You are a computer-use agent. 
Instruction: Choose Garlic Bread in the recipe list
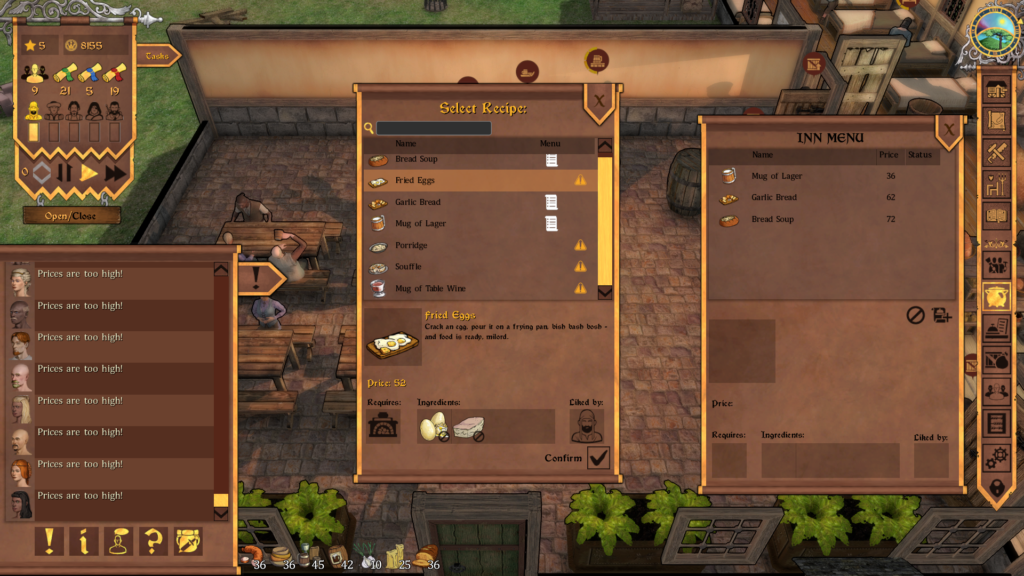[x=470, y=202]
